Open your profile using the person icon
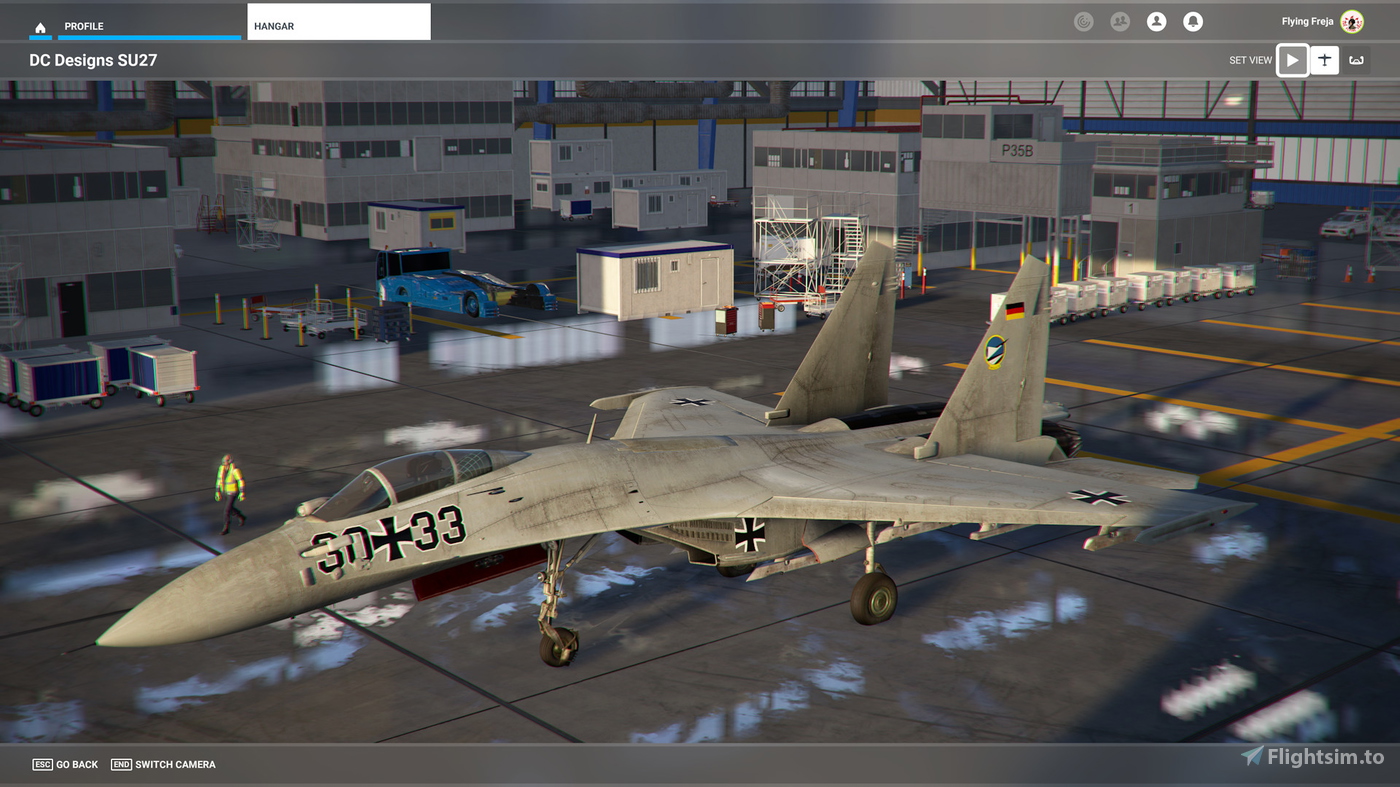Viewport: 1400px width, 787px height. tap(1157, 21)
